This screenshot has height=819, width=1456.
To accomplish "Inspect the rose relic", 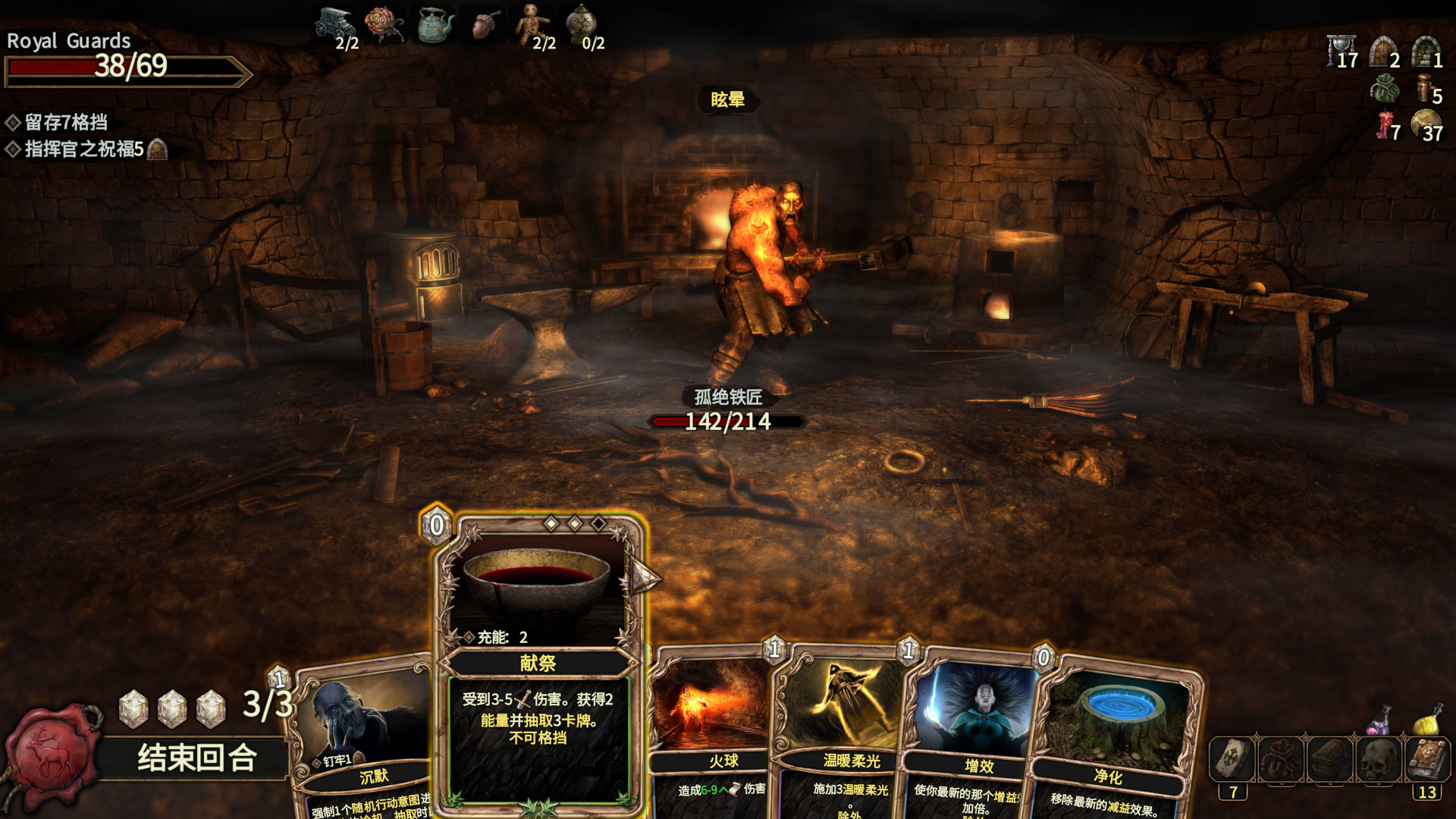I will click(x=384, y=24).
